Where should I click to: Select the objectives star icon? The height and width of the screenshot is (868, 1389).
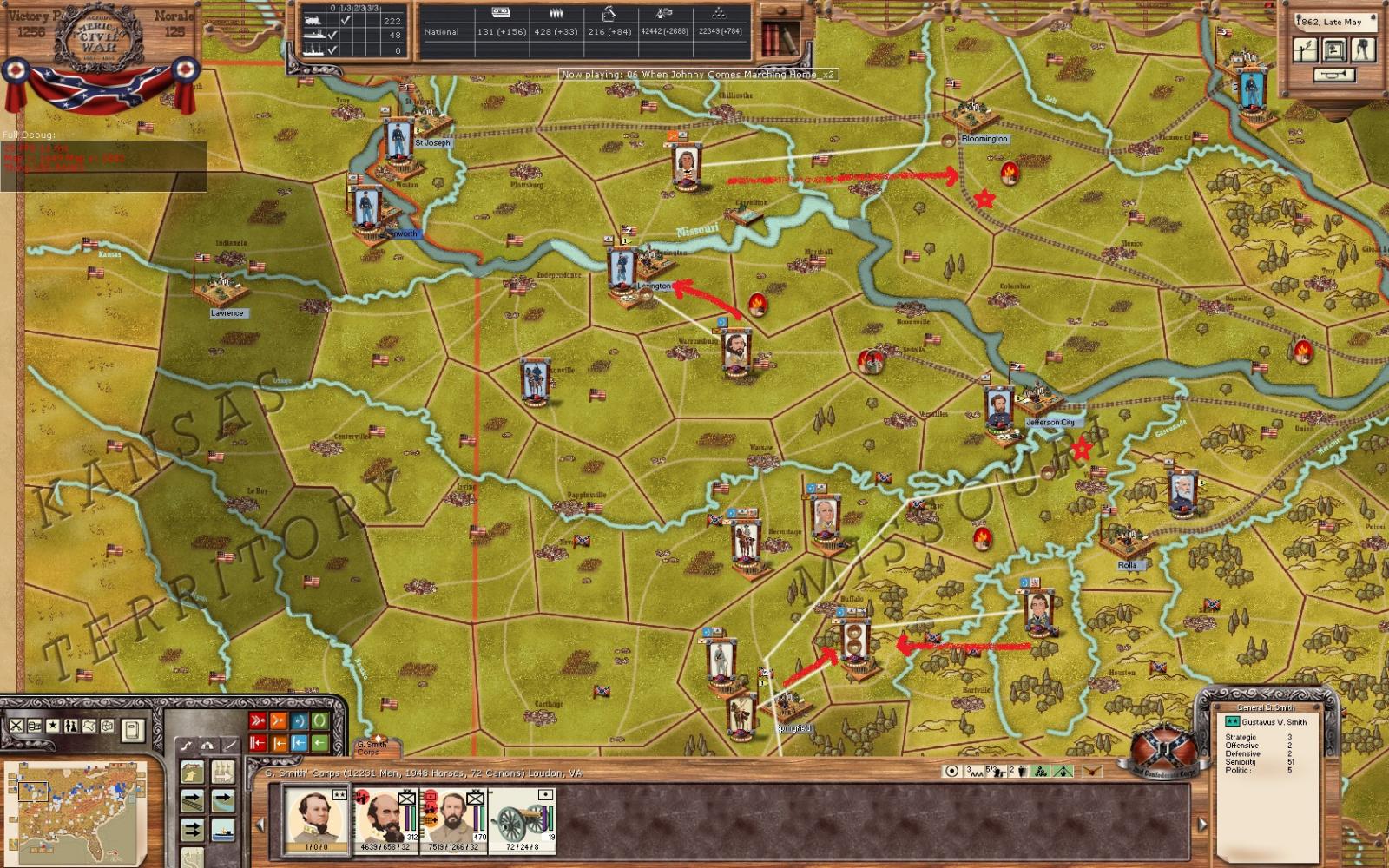[52, 726]
